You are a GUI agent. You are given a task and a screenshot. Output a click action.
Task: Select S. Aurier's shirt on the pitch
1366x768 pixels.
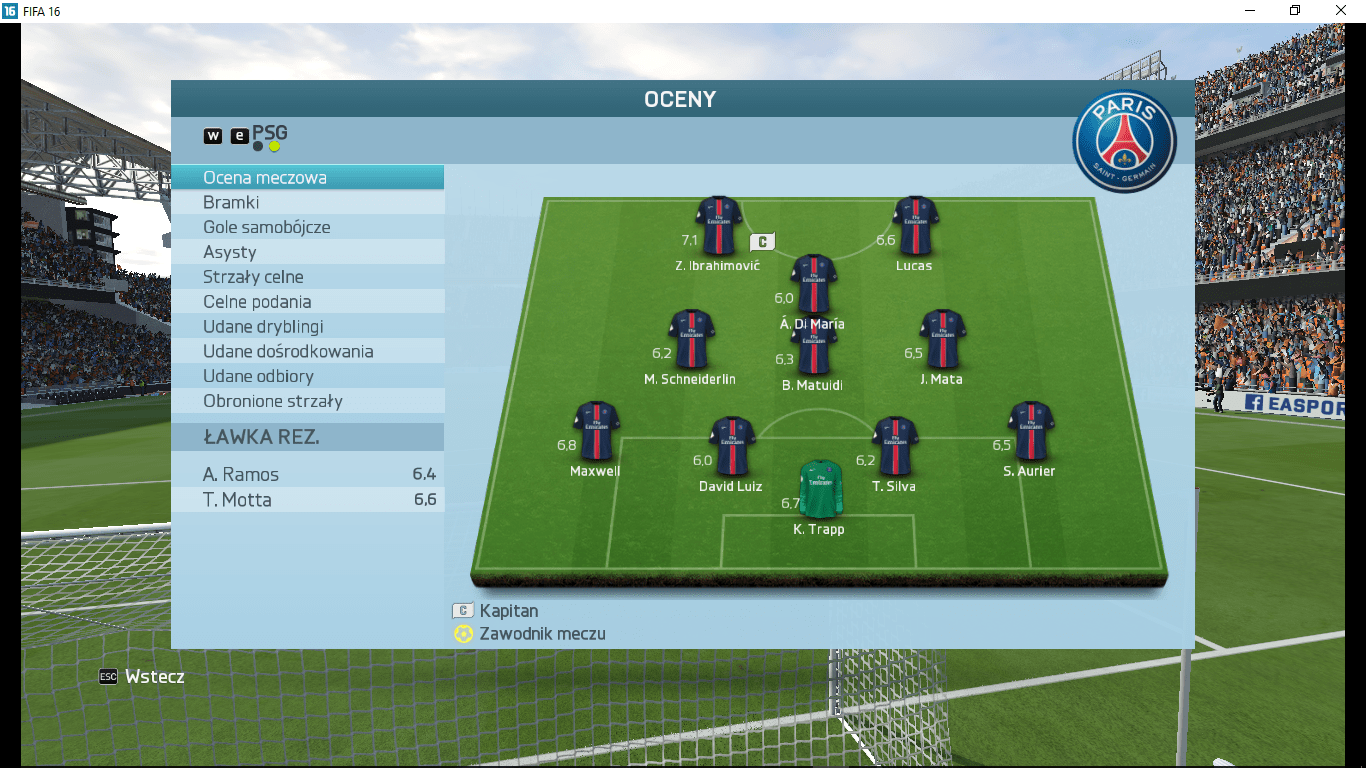1030,431
